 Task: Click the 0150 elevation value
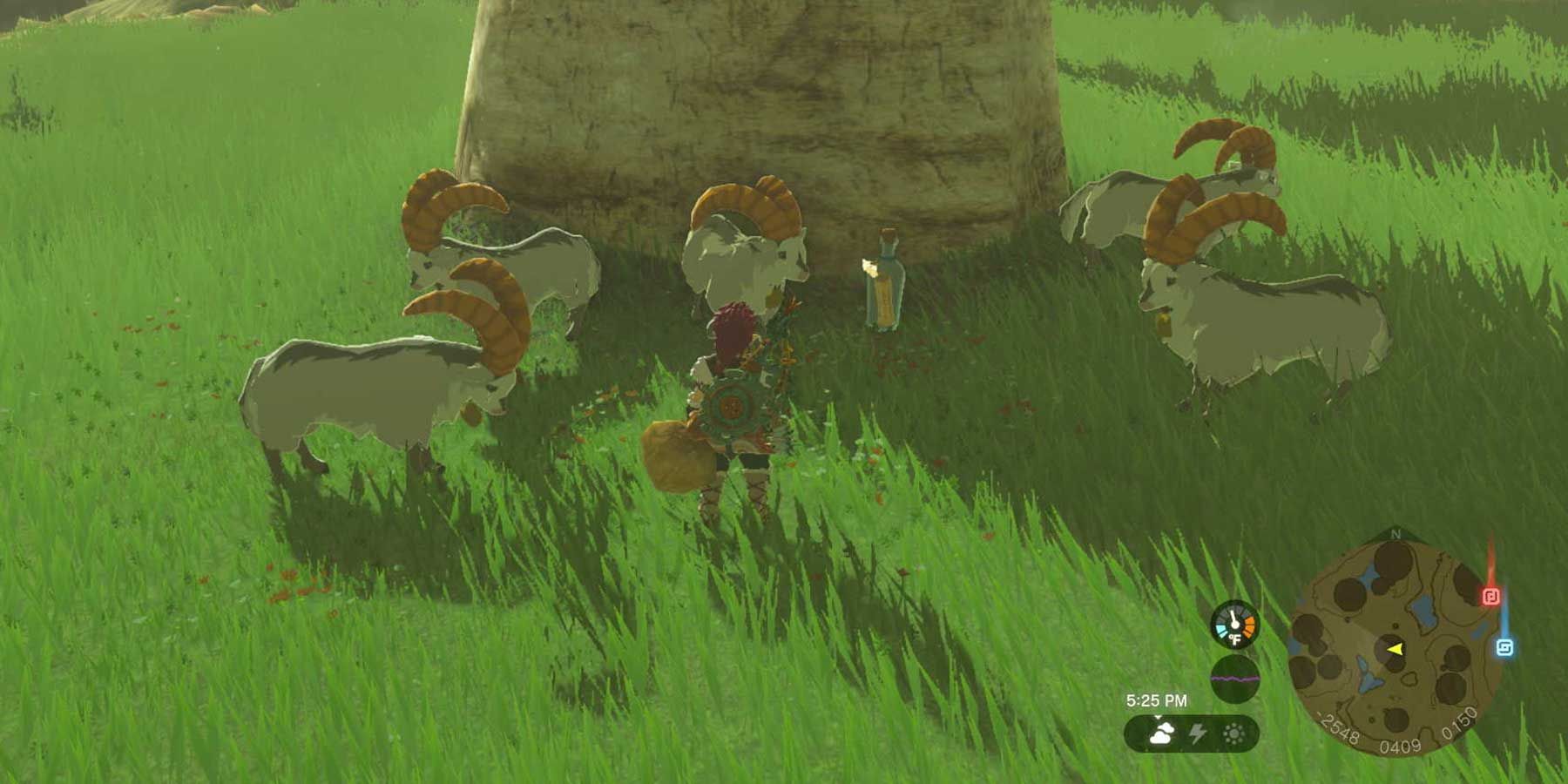[1460, 722]
